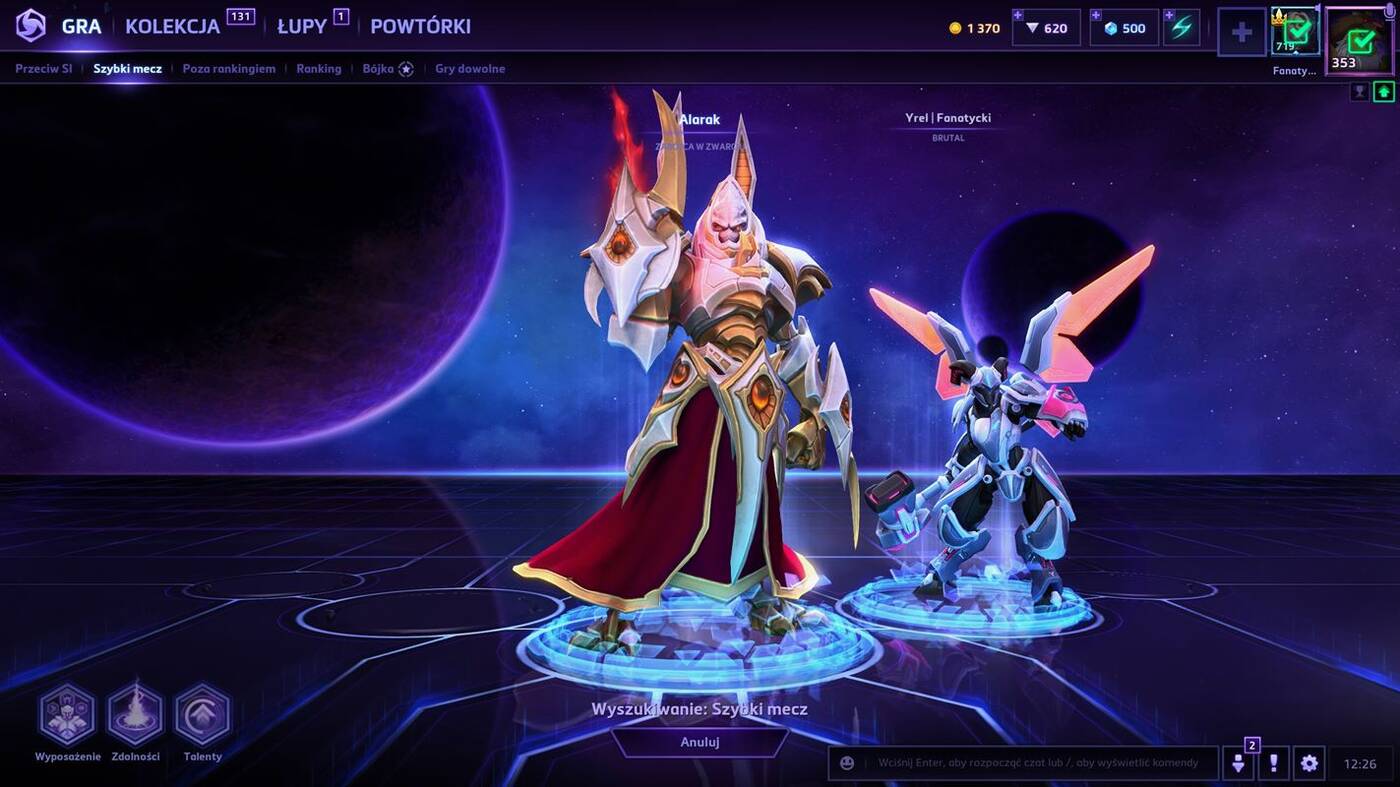Screen dimensions: 1400x787
Task: Select the Ranking tab
Action: (318, 68)
